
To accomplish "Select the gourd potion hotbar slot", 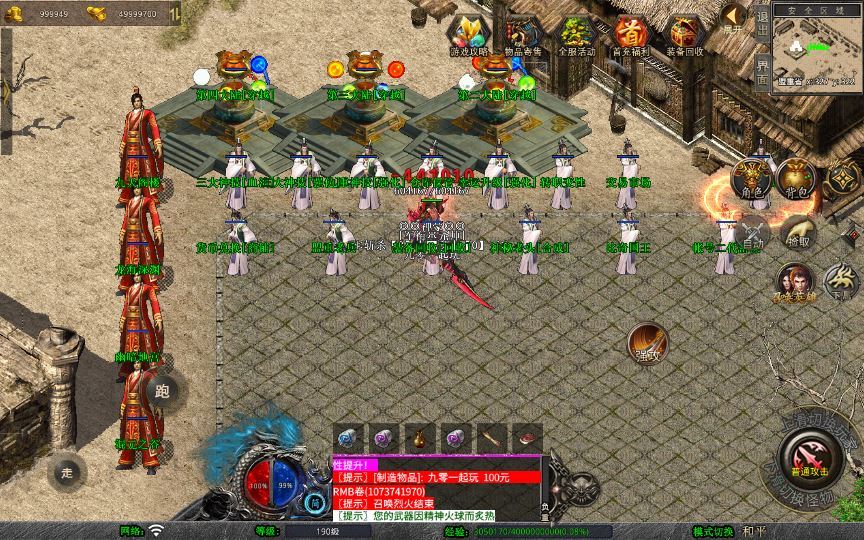I will click(x=420, y=438).
